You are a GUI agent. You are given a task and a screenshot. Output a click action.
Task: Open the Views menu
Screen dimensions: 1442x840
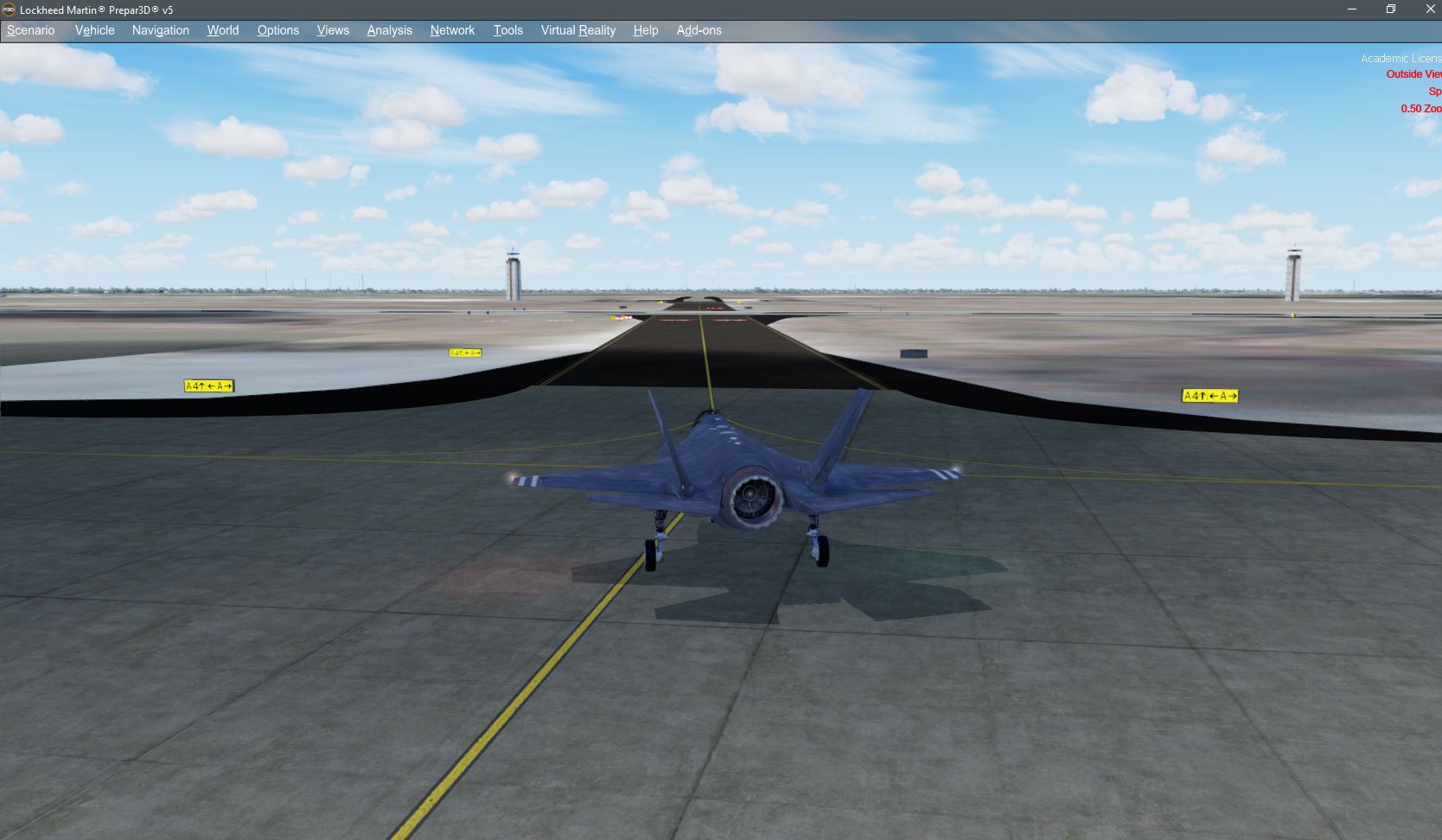333,30
